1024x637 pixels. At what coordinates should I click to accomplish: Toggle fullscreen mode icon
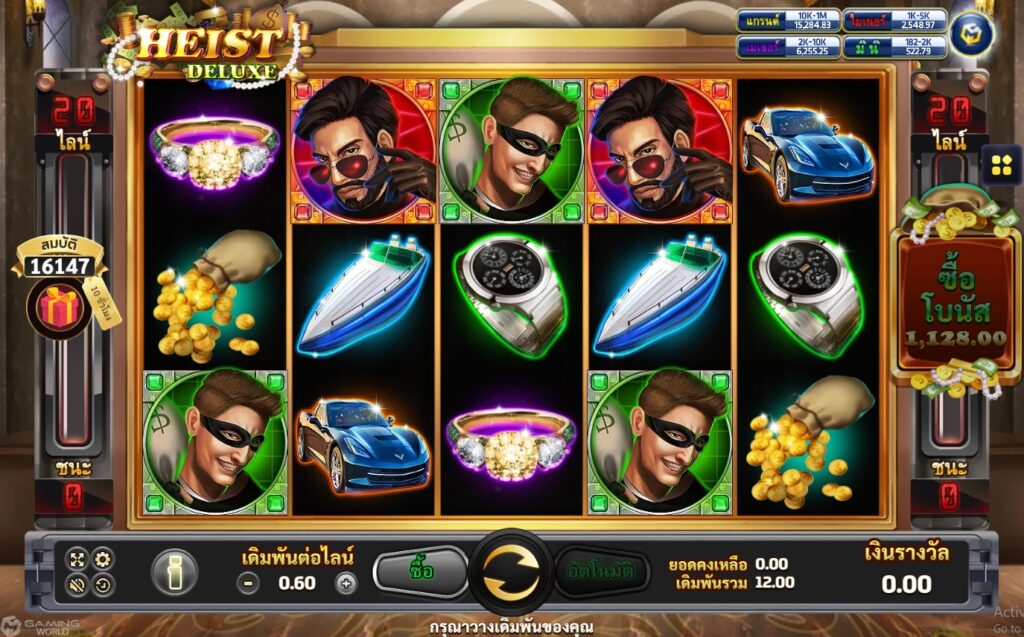pyautogui.click(x=78, y=560)
